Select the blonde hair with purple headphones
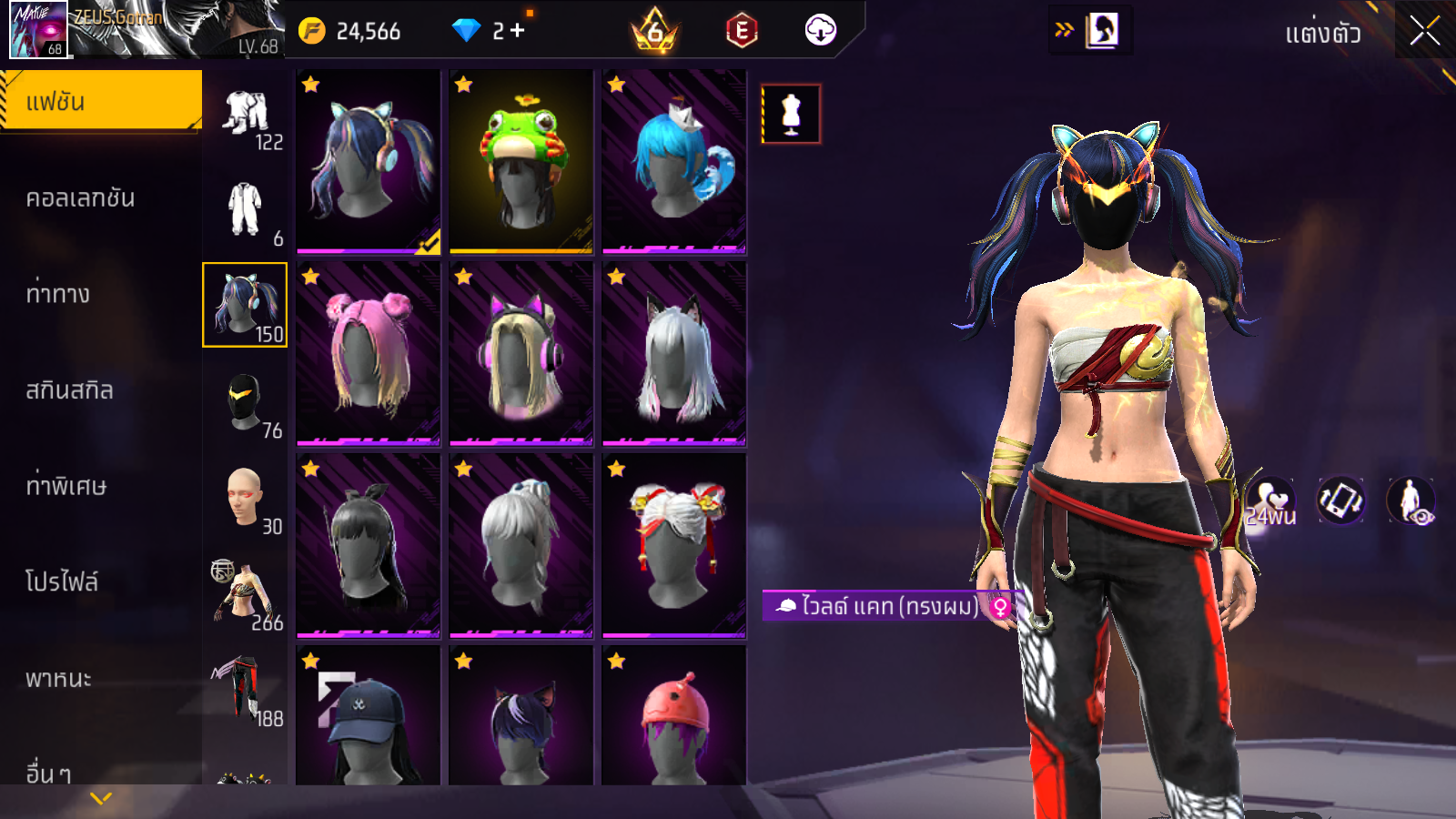Screen dimensions: 1456x819 [x=521, y=354]
